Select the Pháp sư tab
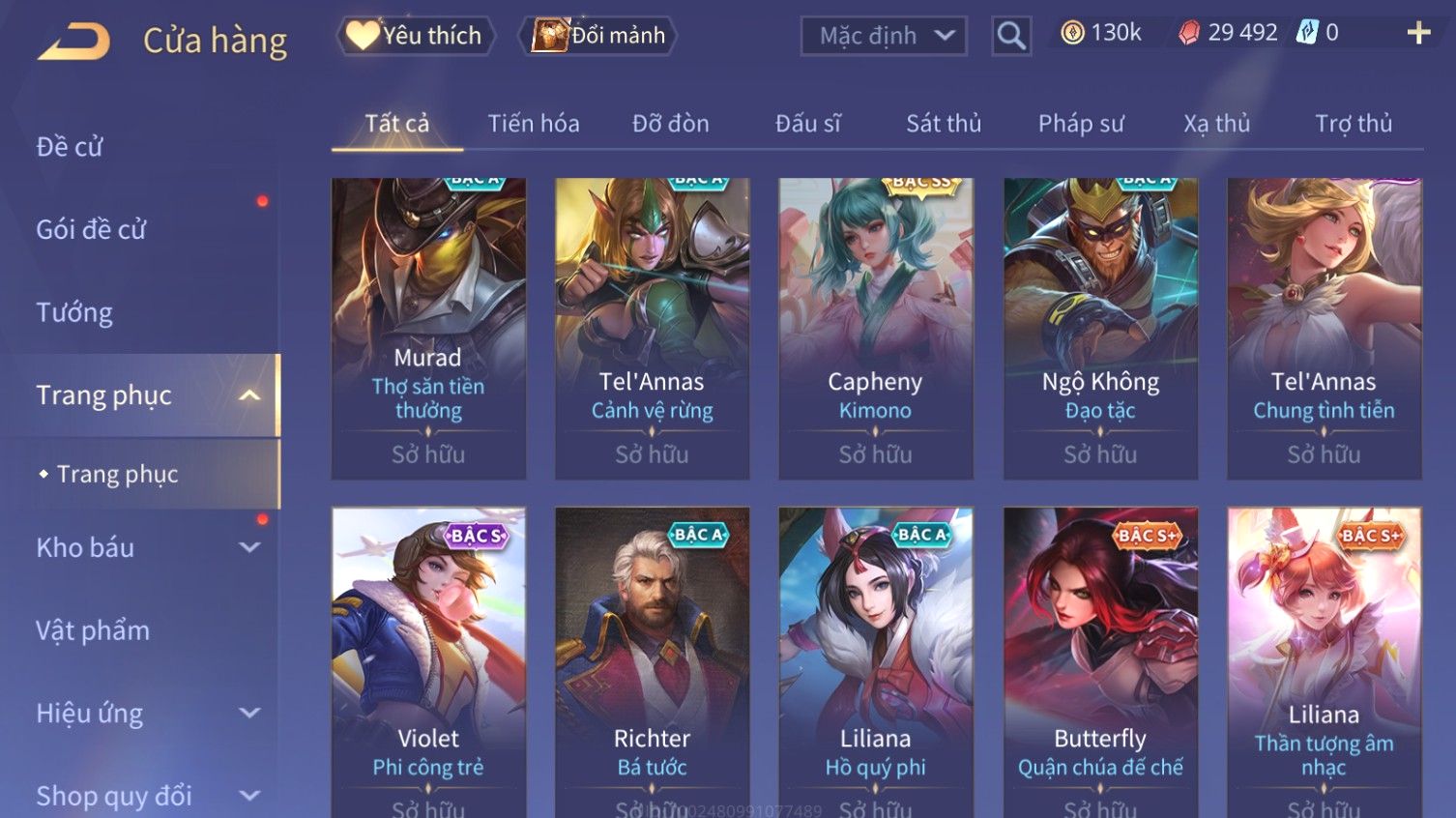Screen dimensions: 1456x818 click(1081, 124)
